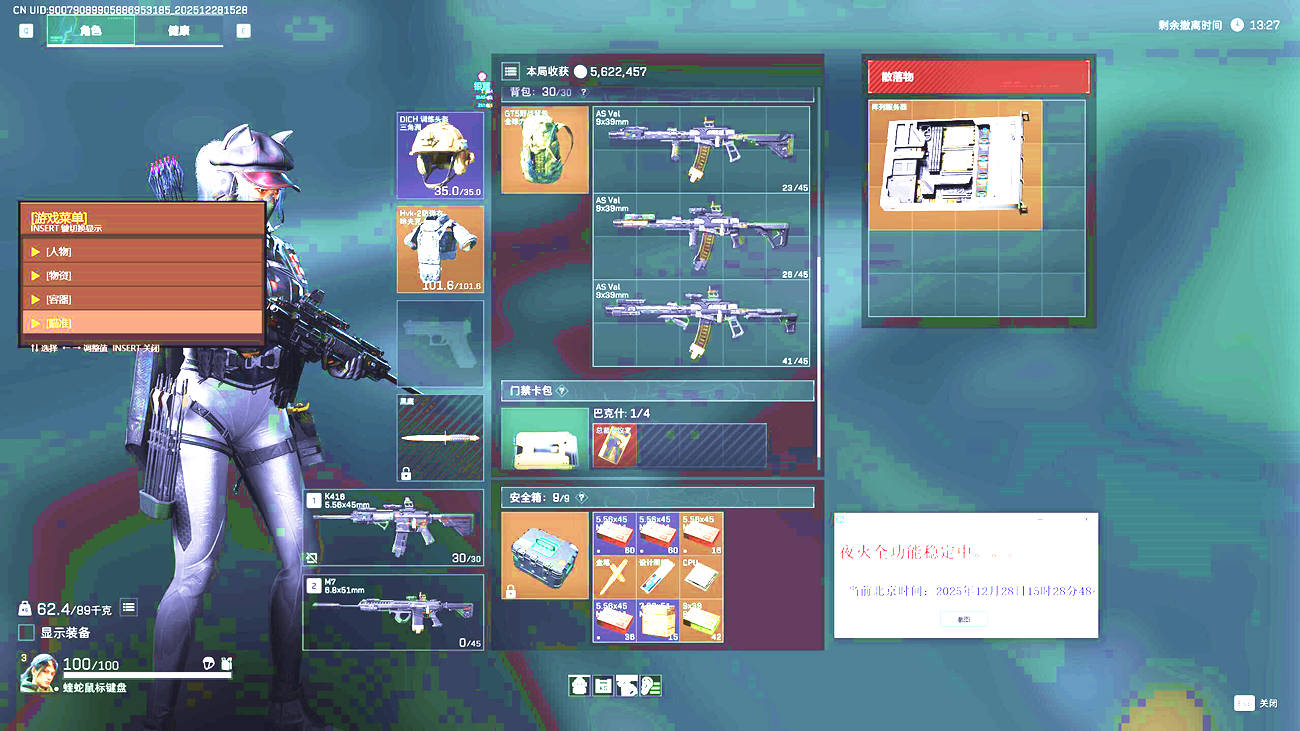This screenshot has width=1300, height=731.
Task: Open the weight details list icon
Action: 128,607
